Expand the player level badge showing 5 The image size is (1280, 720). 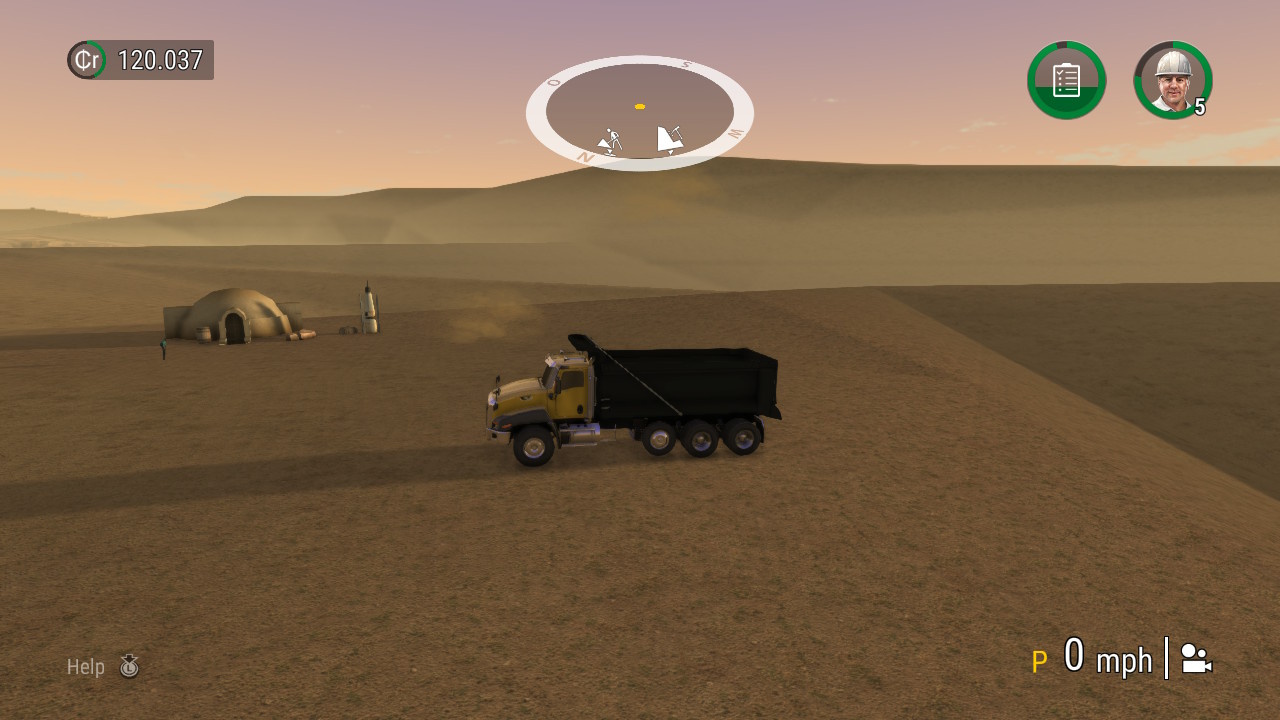pos(1199,106)
